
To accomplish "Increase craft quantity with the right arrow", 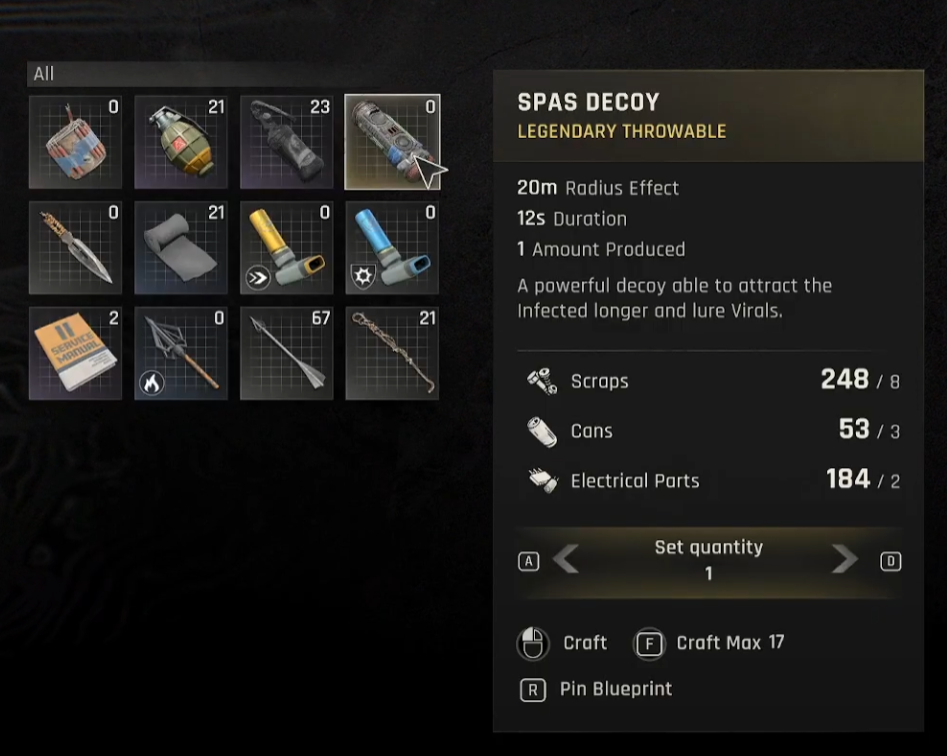I will tap(844, 560).
